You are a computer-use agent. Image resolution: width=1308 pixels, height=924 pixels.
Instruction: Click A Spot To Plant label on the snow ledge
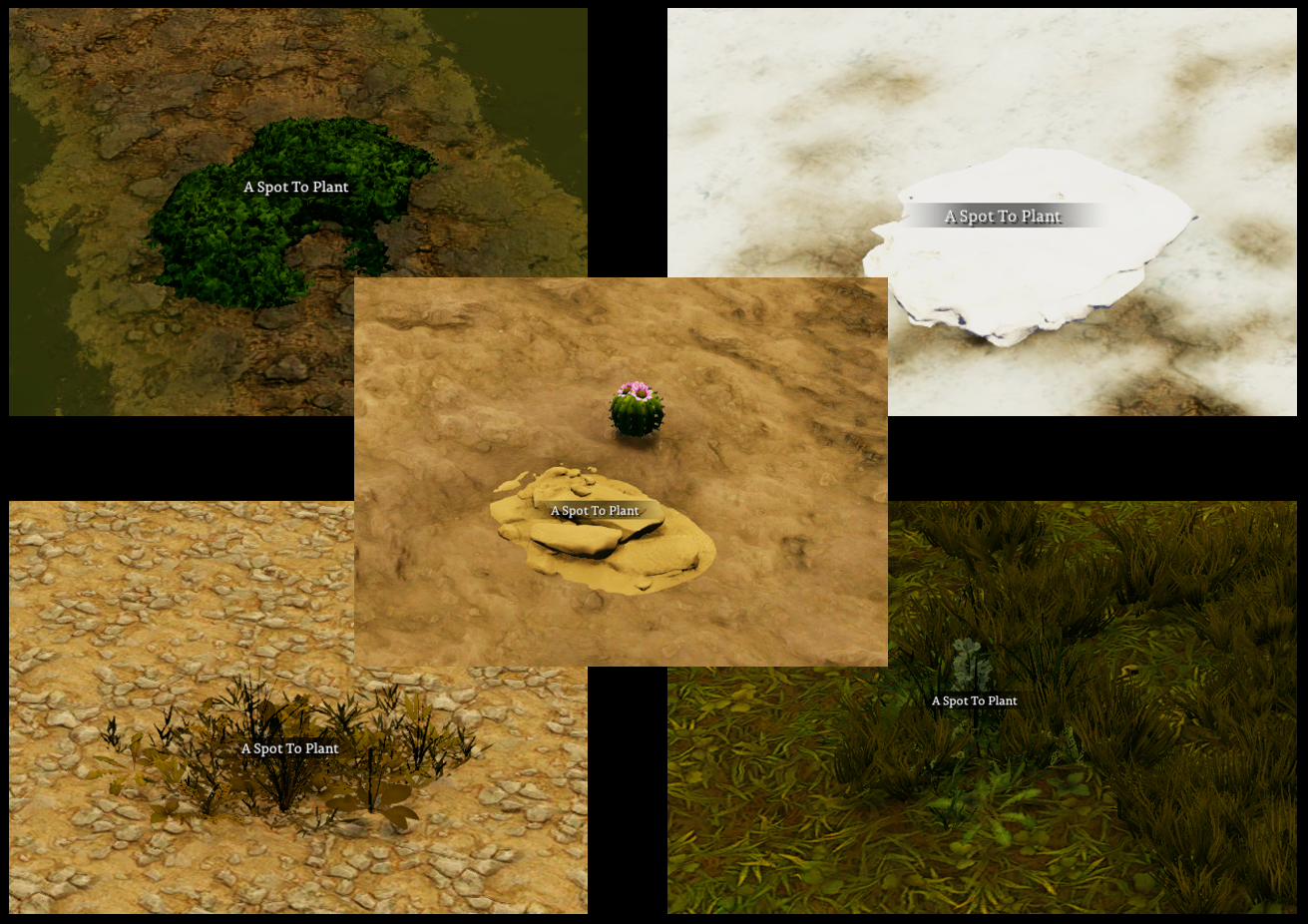click(1003, 216)
